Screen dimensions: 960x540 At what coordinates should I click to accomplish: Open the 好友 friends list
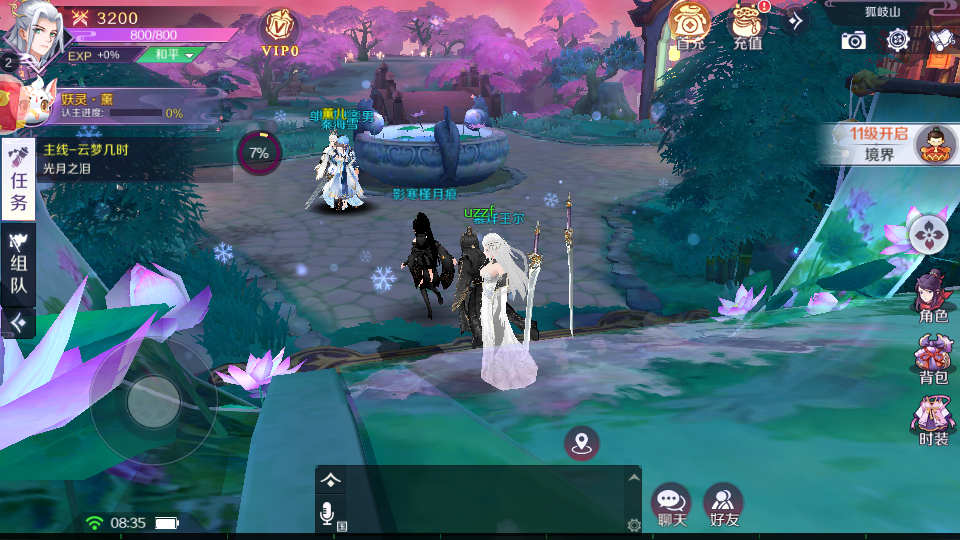coord(723,505)
